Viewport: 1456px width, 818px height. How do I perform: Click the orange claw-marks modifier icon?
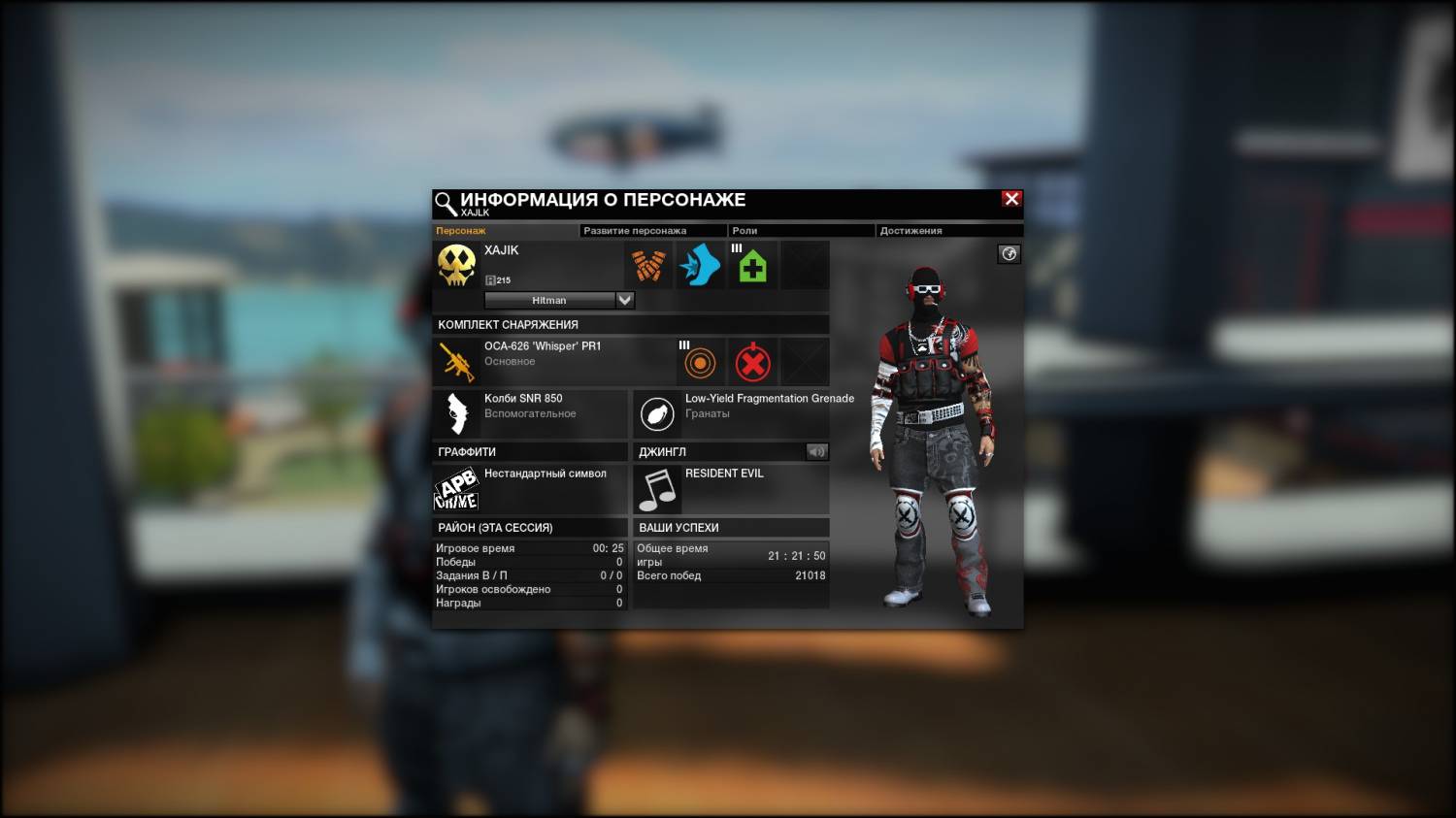coord(648,265)
